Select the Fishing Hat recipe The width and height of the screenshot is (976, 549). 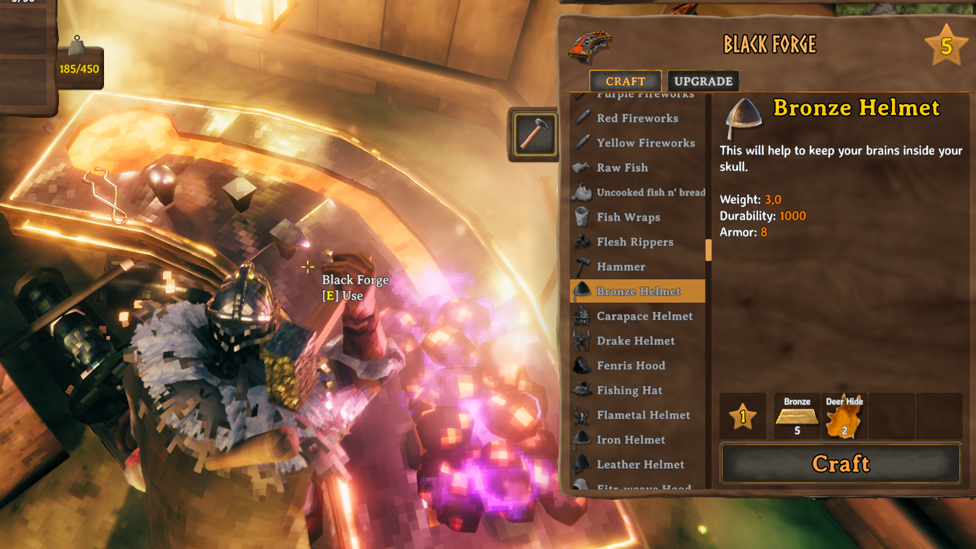pos(629,390)
